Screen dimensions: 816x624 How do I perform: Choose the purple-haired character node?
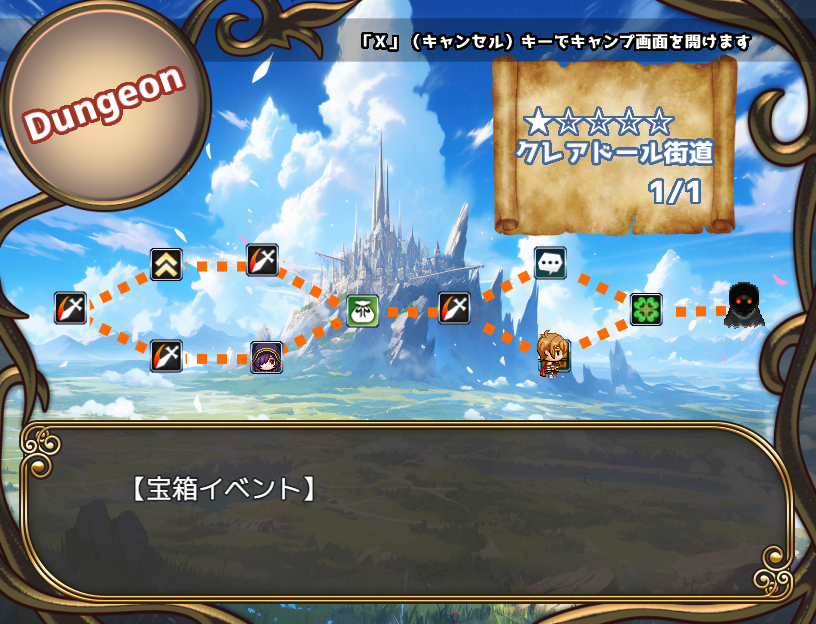(266, 357)
